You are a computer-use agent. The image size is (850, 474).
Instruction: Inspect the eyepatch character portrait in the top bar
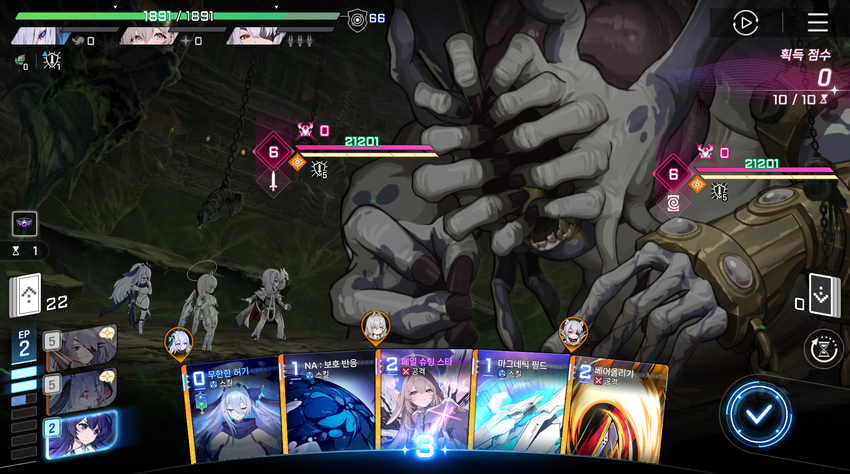[252, 37]
